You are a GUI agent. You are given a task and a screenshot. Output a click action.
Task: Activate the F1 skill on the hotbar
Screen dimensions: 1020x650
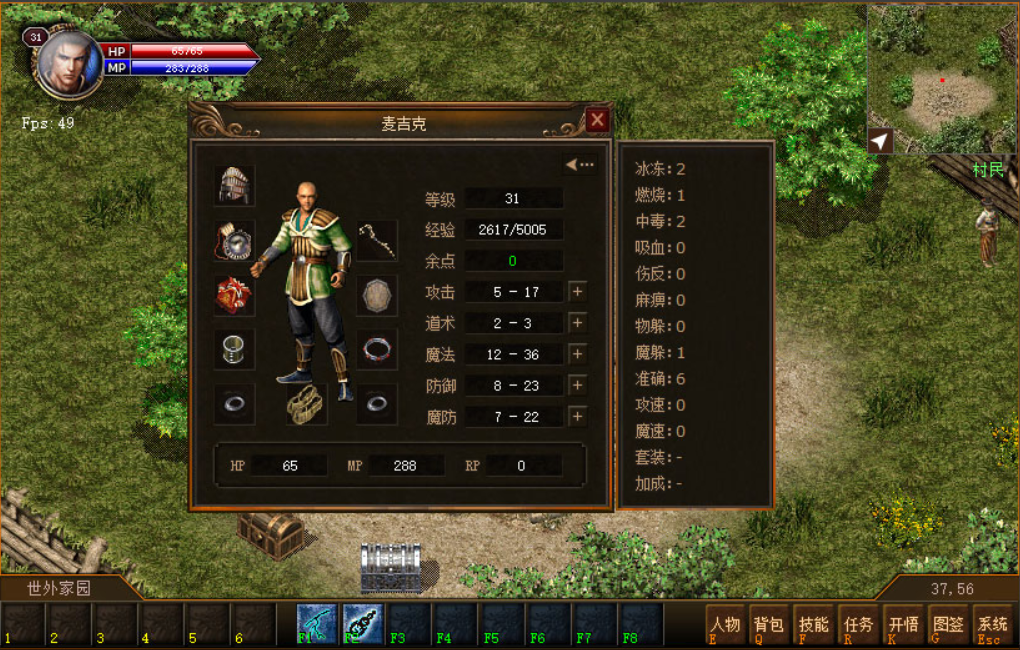click(317, 623)
